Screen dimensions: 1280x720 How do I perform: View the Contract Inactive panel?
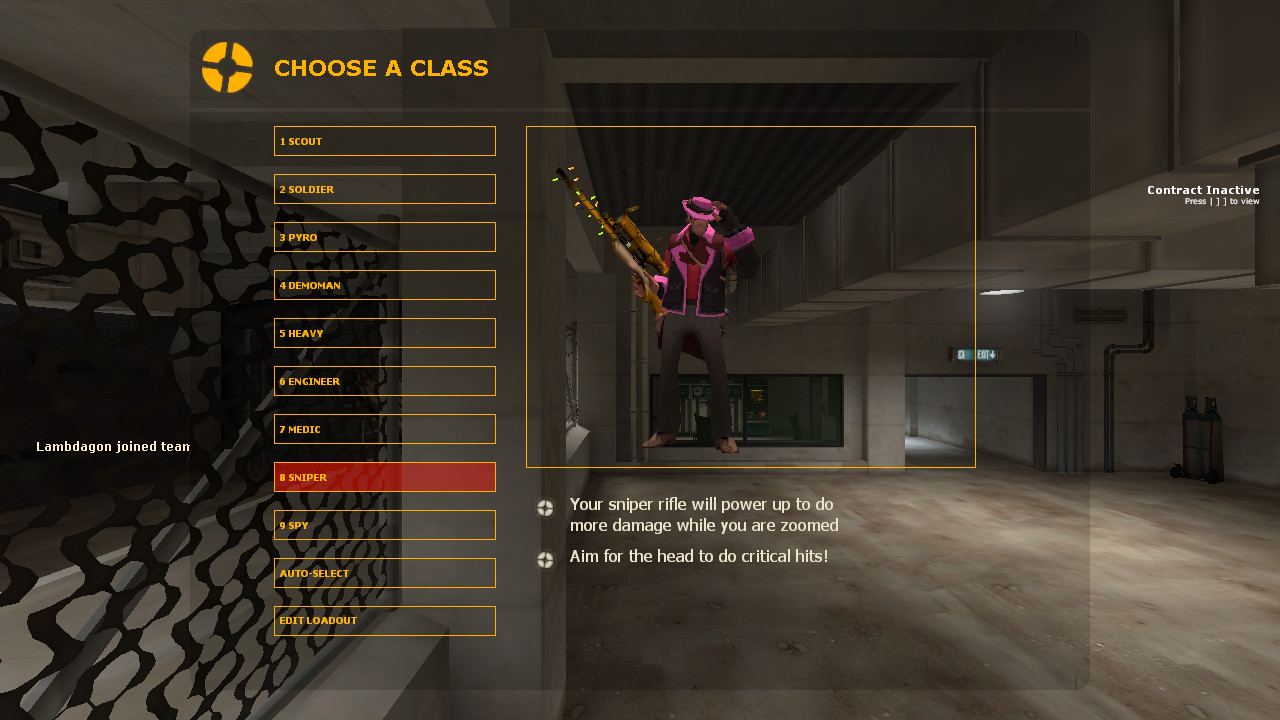(x=1203, y=194)
